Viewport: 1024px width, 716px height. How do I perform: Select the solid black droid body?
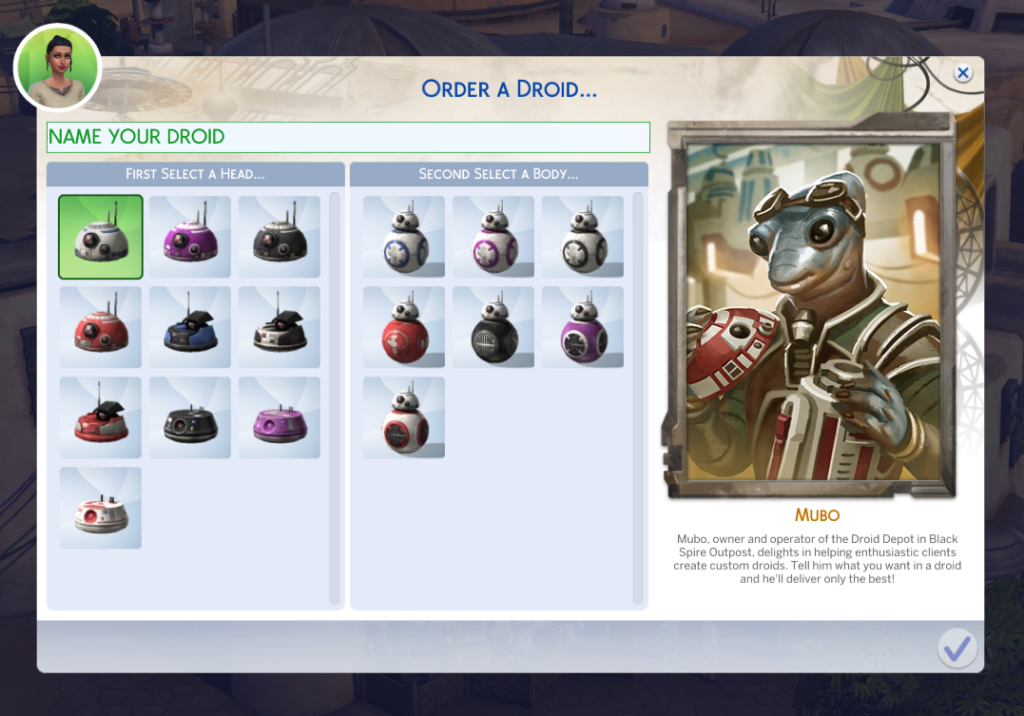pos(493,327)
